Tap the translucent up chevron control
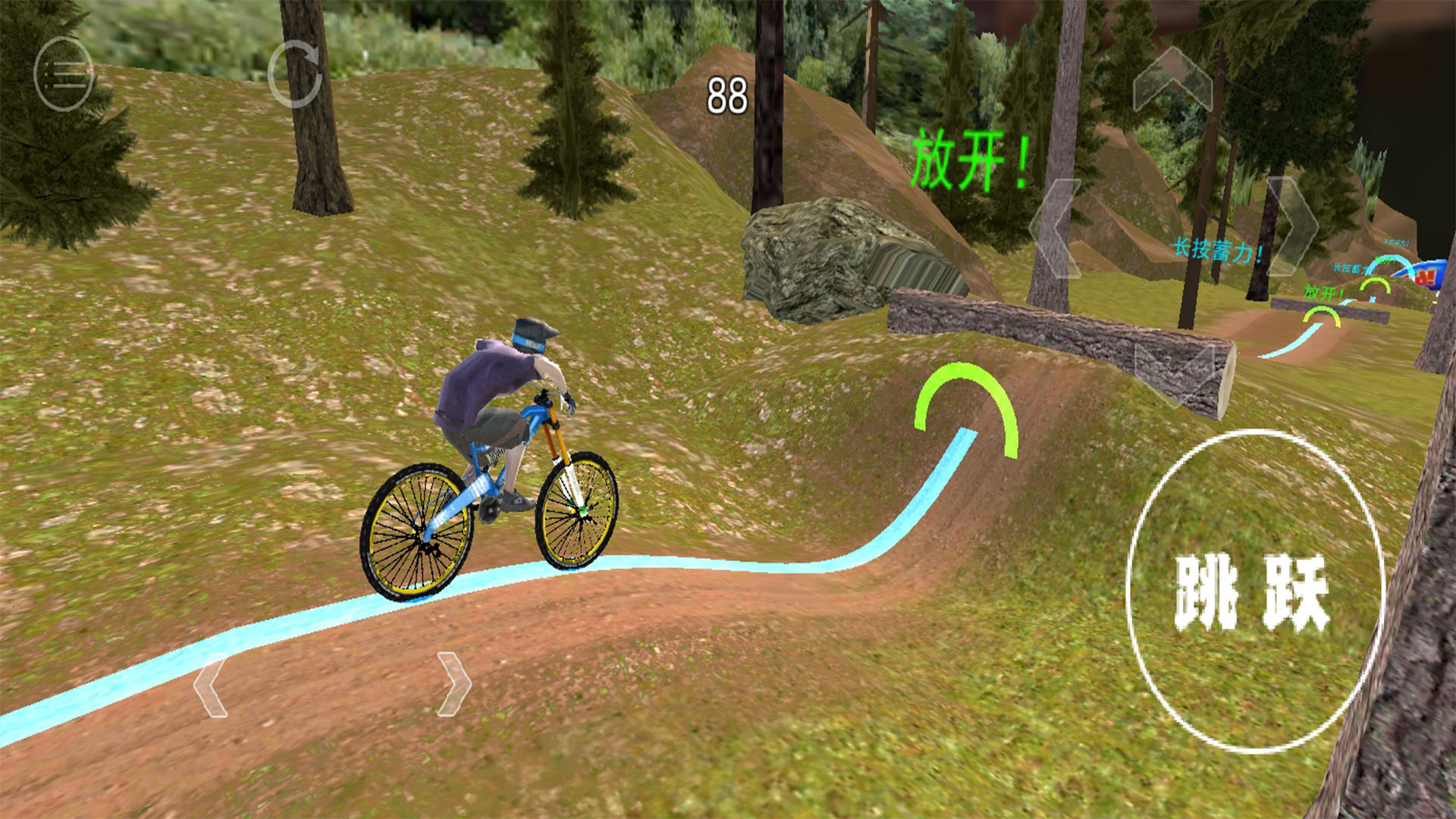Image resolution: width=1456 pixels, height=819 pixels. 1172,81
